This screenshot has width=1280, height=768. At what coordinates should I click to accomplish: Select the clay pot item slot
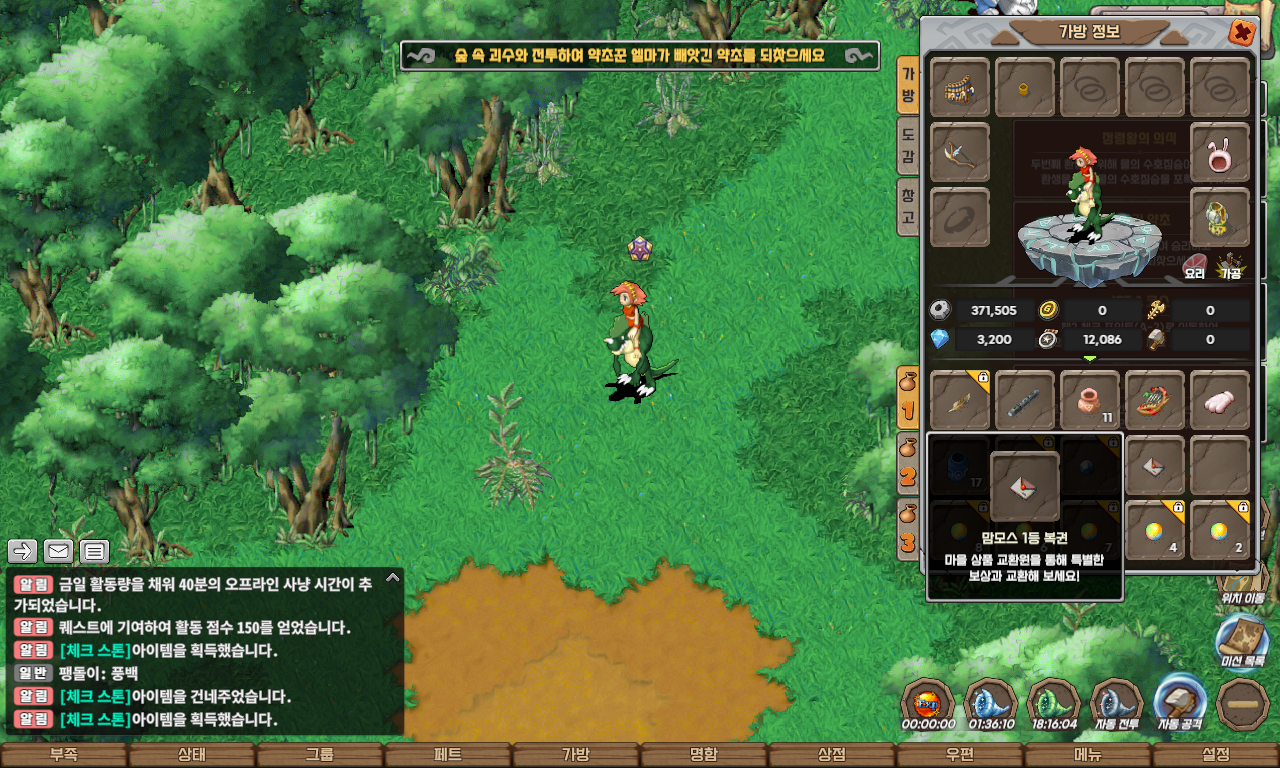click(x=1090, y=400)
